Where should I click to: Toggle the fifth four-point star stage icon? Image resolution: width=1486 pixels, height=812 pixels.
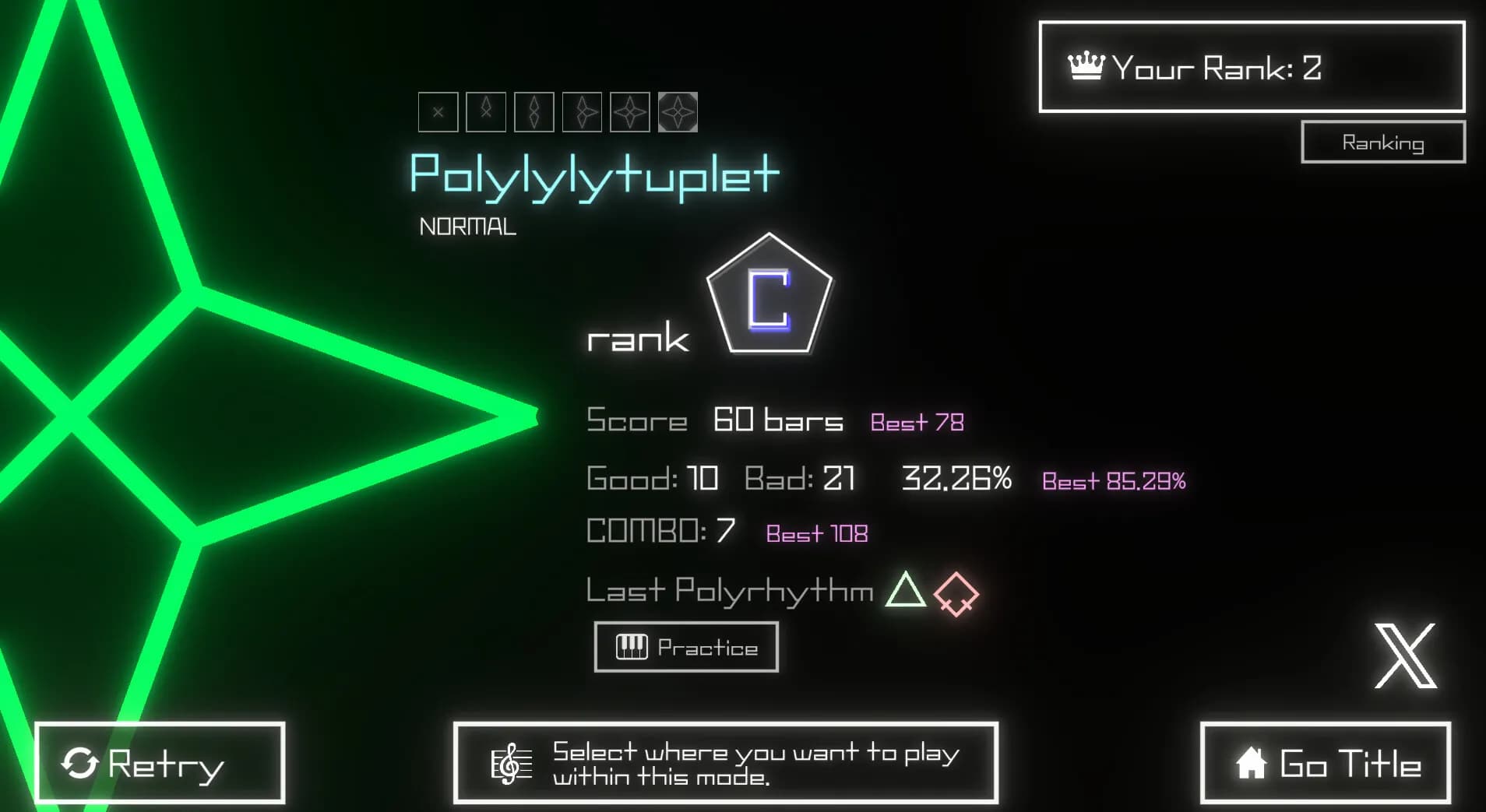pyautogui.click(x=631, y=111)
